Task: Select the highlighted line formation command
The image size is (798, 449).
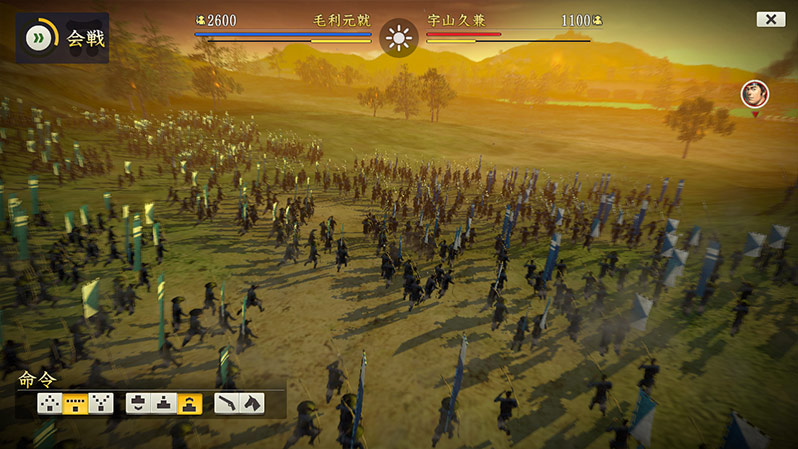Action: 75,403
